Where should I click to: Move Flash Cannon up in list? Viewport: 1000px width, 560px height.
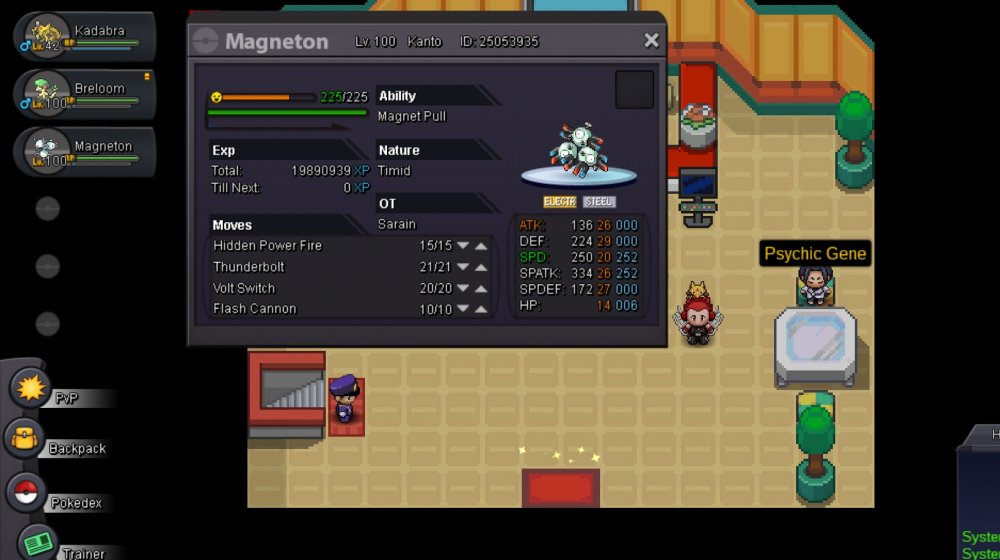pos(481,309)
